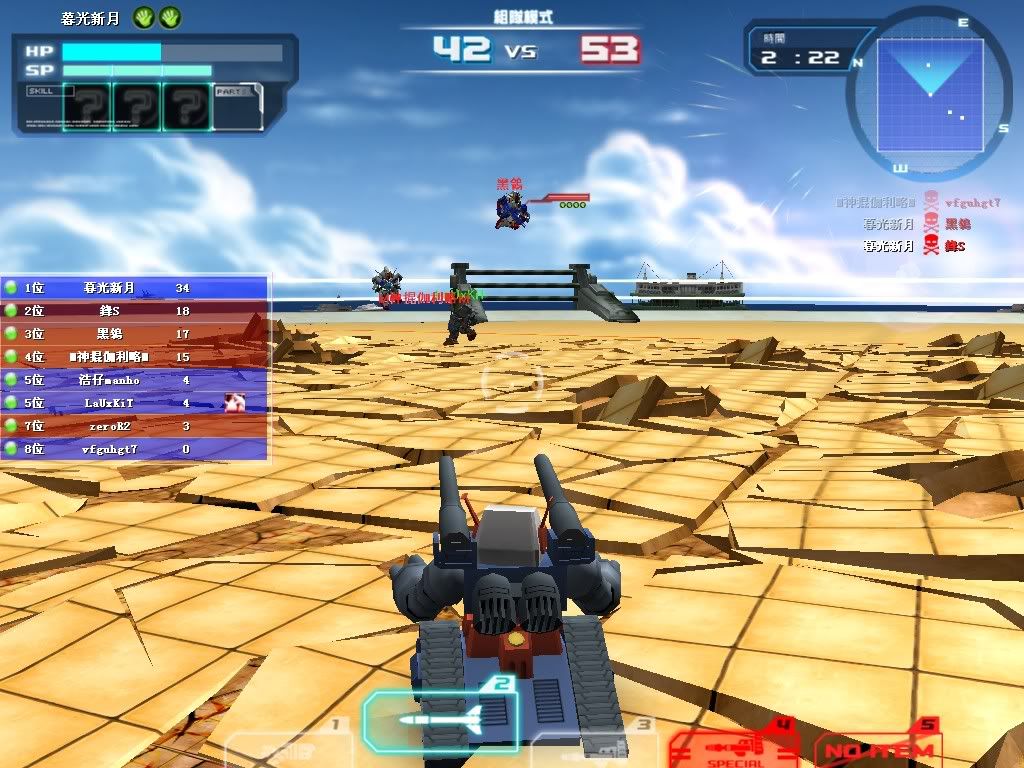Select the first-place scoreboard row with 34 points
The height and width of the screenshot is (768, 1024).
point(135,288)
